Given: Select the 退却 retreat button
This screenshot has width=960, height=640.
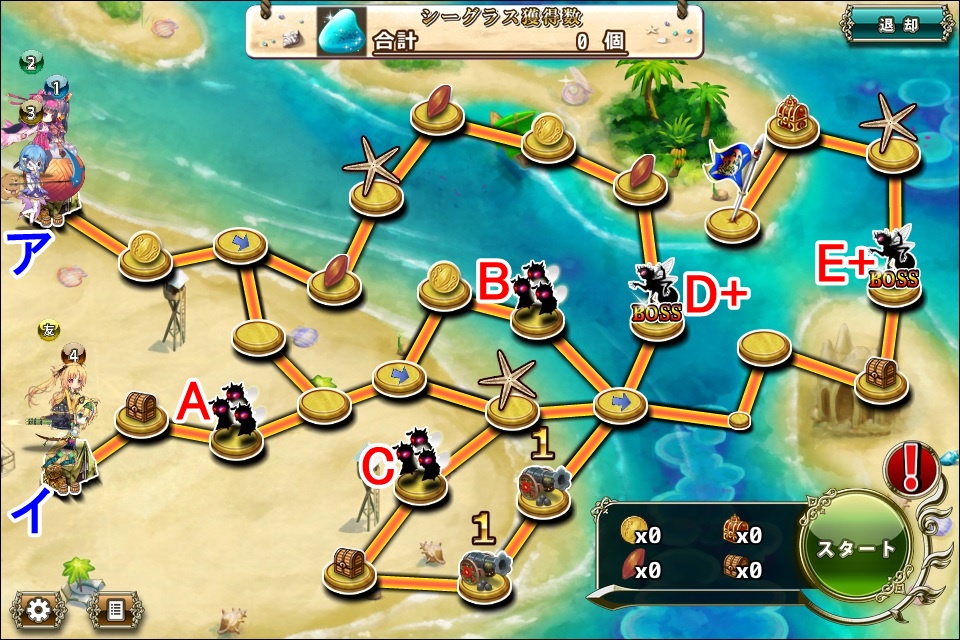Looking at the screenshot, I should point(897,26).
